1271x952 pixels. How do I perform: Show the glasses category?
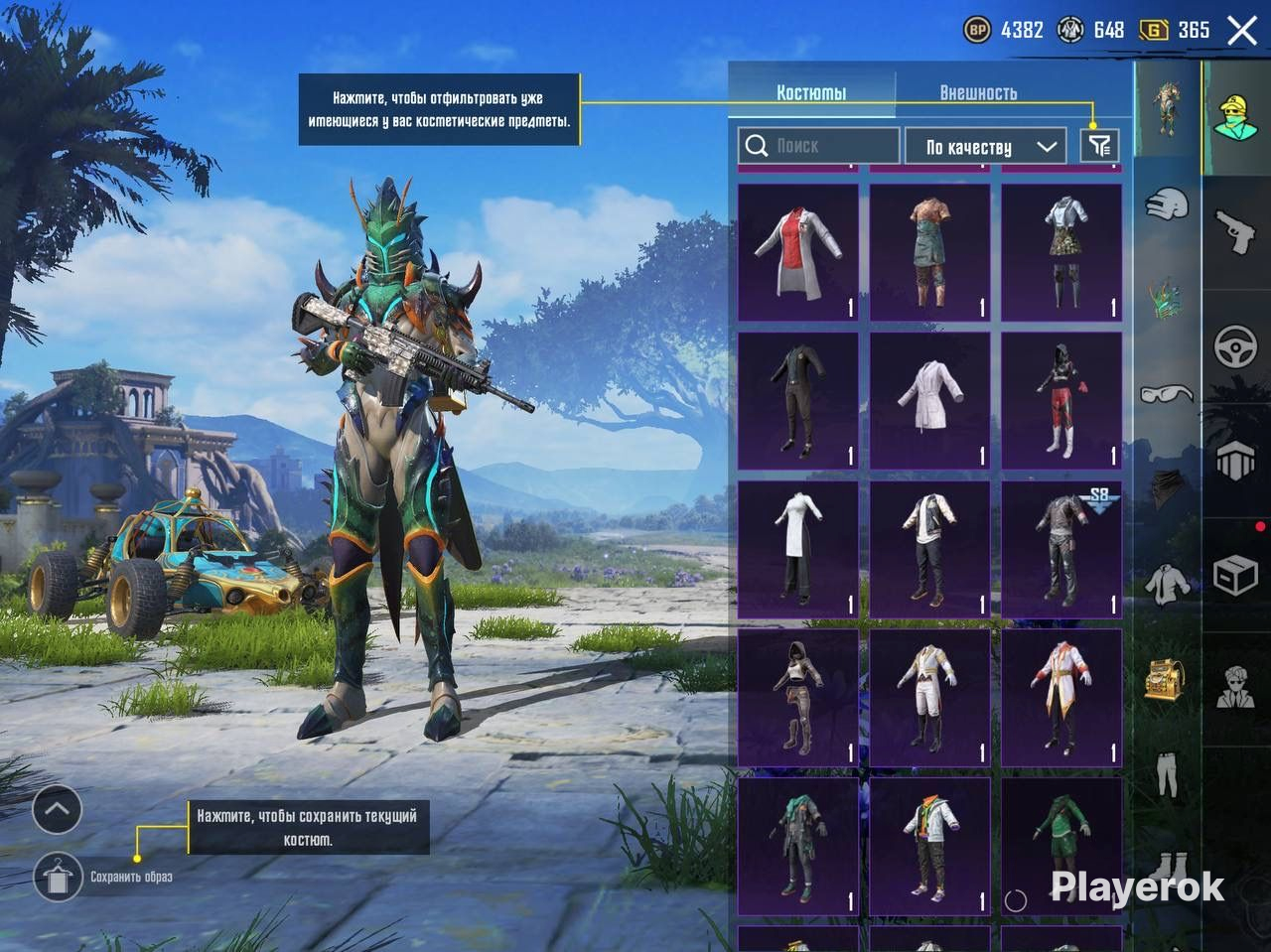click(x=1167, y=394)
